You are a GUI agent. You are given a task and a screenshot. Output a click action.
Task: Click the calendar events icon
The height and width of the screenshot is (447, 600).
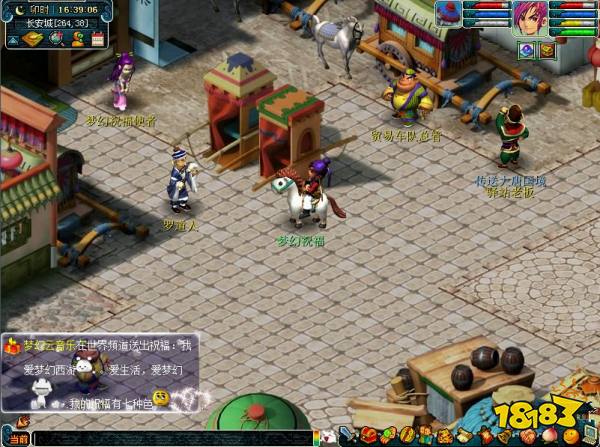coord(97,39)
